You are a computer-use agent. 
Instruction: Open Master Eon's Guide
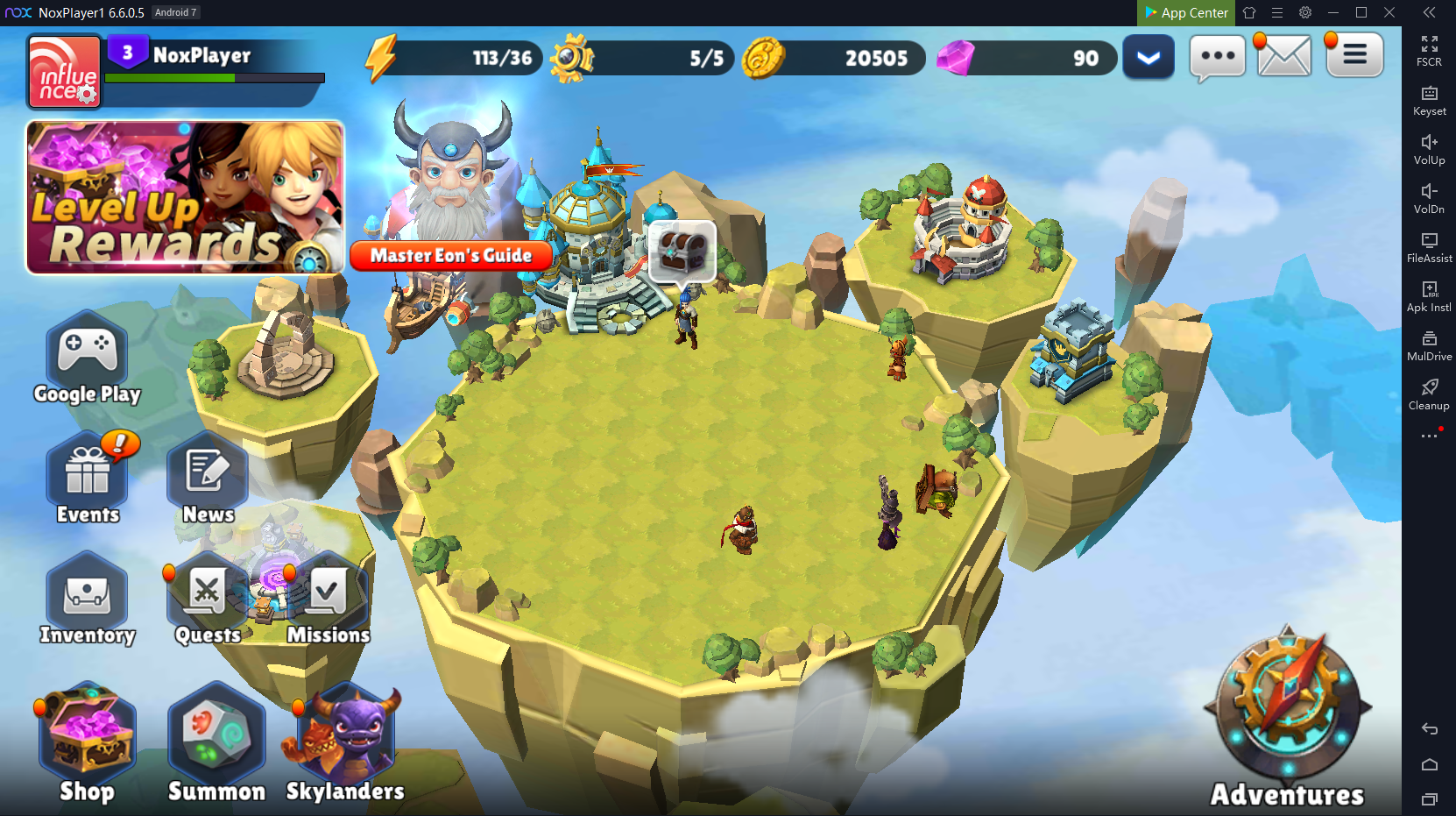pyautogui.click(x=451, y=255)
